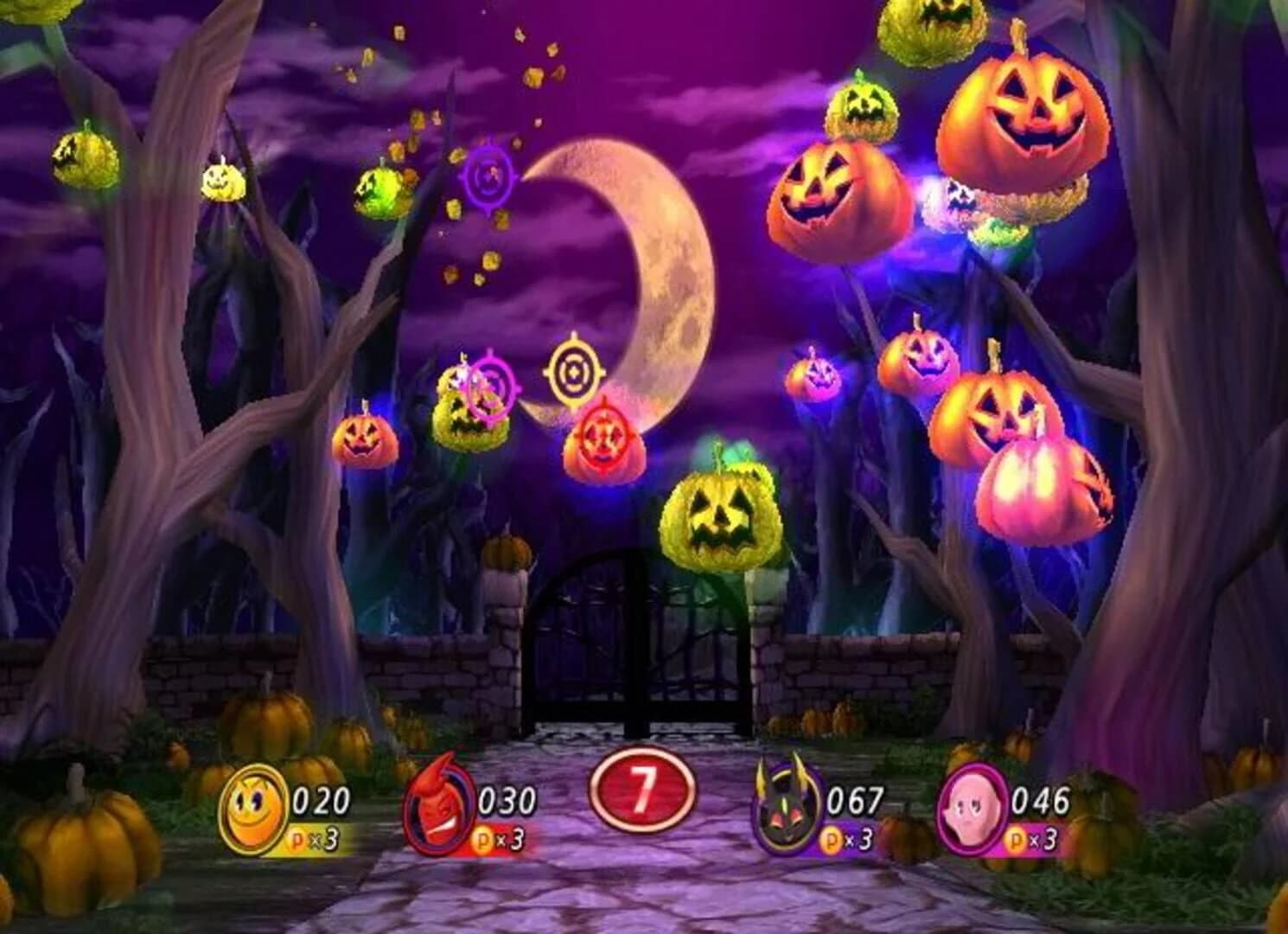
Task: Click the score 067 next to the bat
Action: [855, 800]
